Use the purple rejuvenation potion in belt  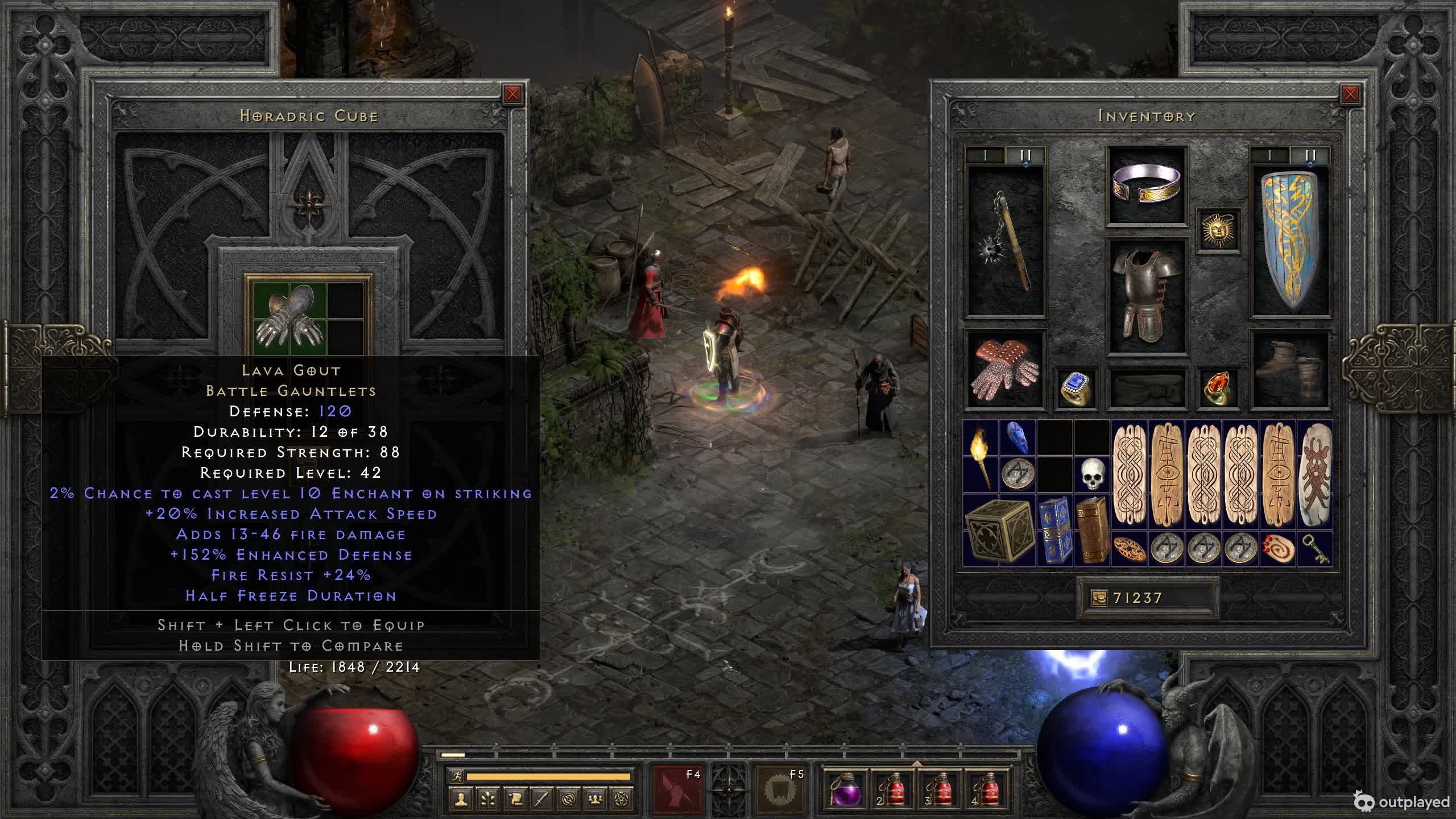(x=846, y=789)
